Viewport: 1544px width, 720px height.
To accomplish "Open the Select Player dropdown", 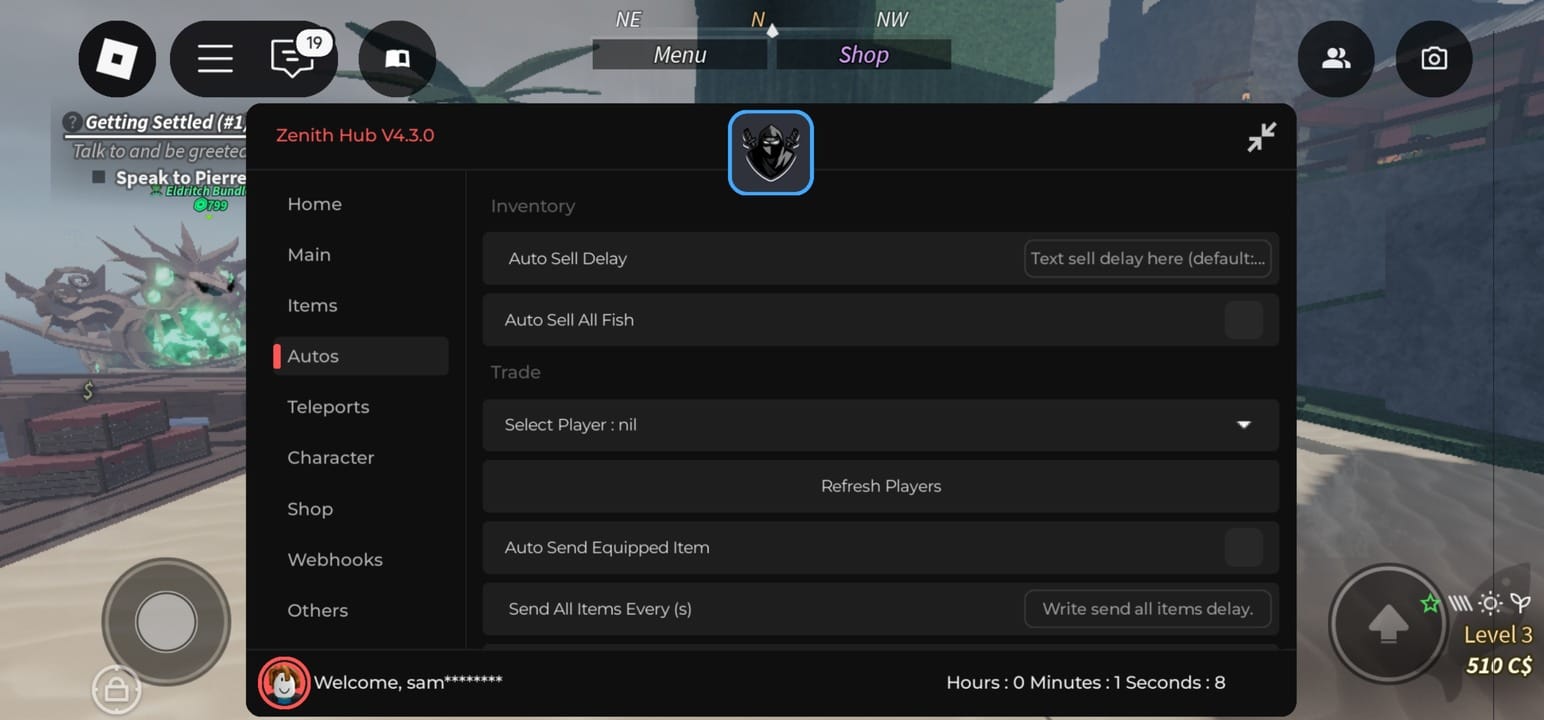I will (x=880, y=425).
